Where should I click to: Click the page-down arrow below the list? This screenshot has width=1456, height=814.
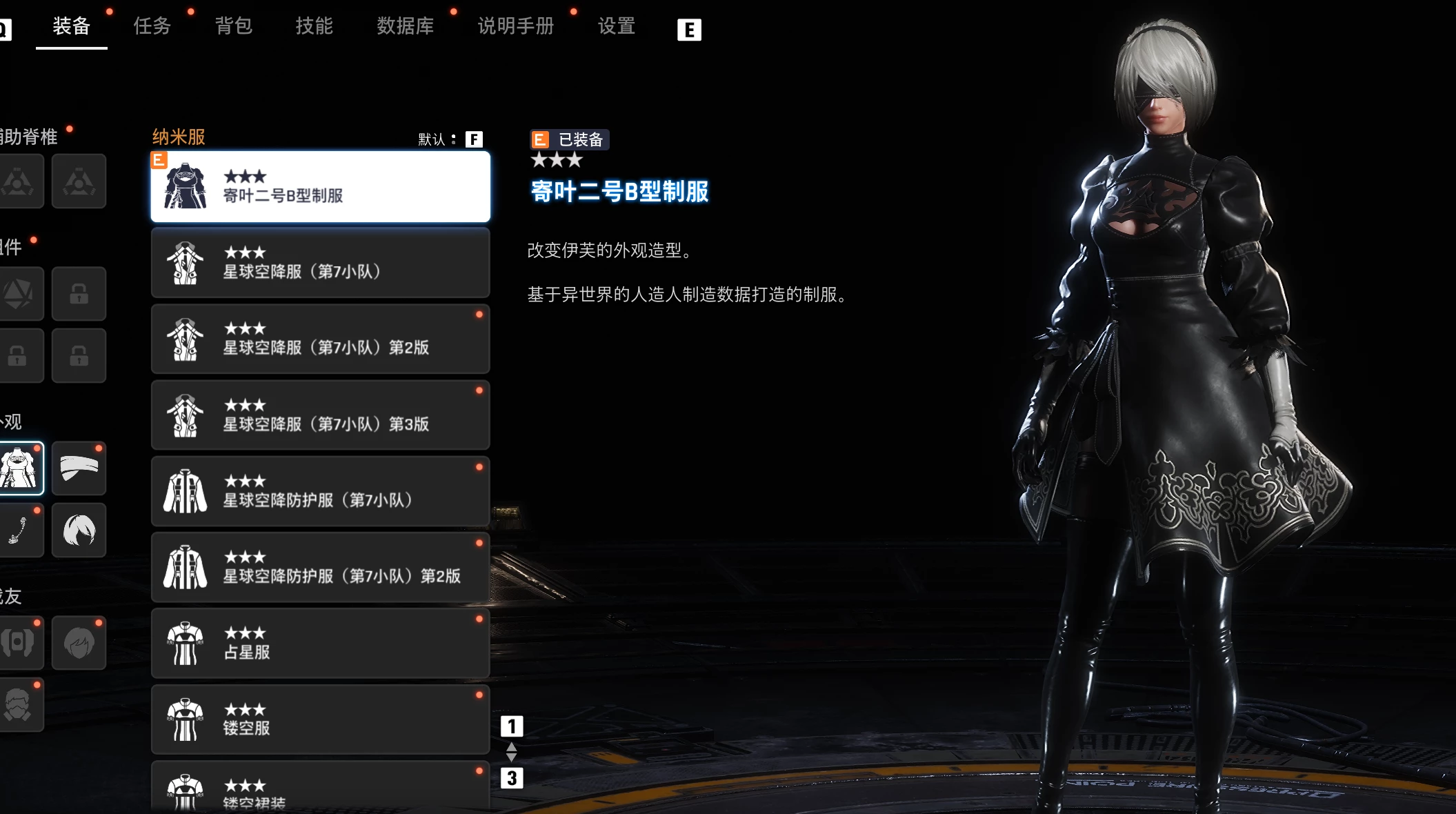coord(511,757)
